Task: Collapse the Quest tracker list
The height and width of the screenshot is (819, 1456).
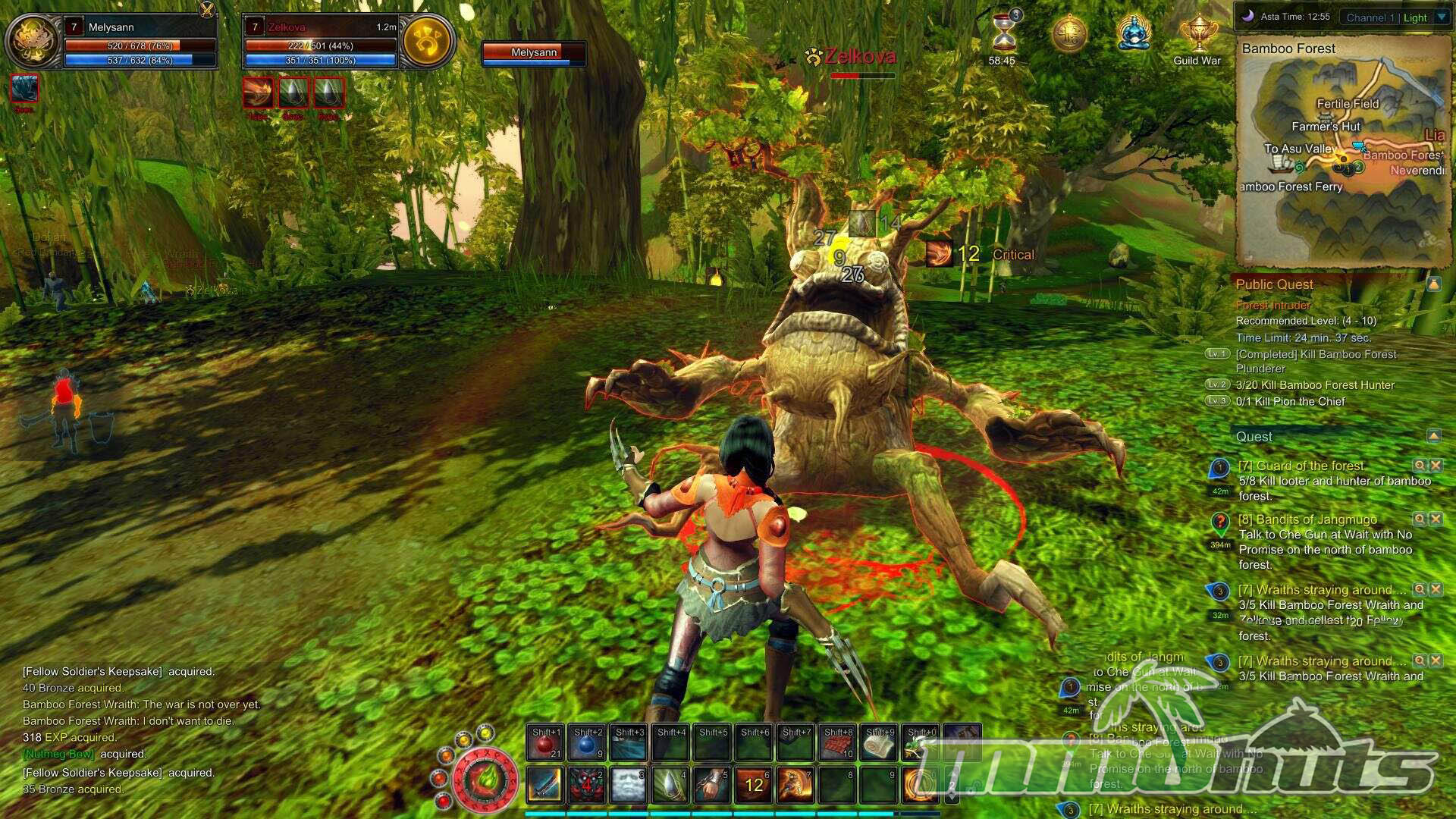Action: pyautogui.click(x=1433, y=436)
